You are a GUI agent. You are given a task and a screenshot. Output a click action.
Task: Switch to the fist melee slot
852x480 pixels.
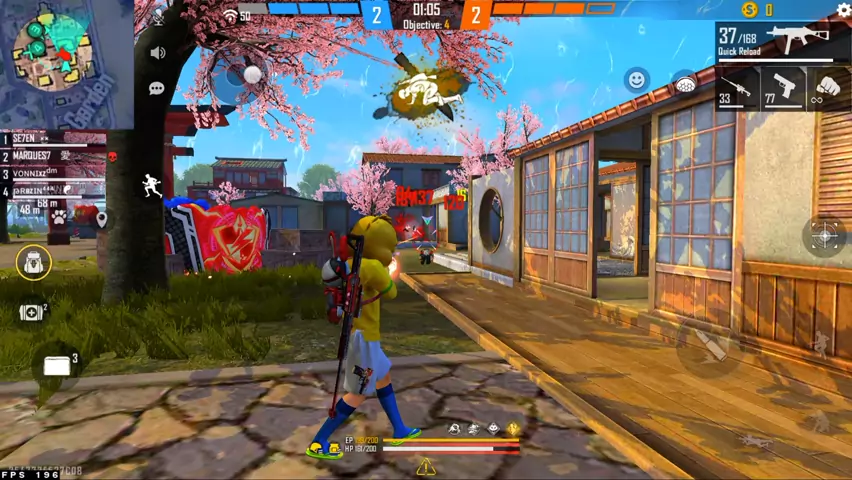[826, 88]
